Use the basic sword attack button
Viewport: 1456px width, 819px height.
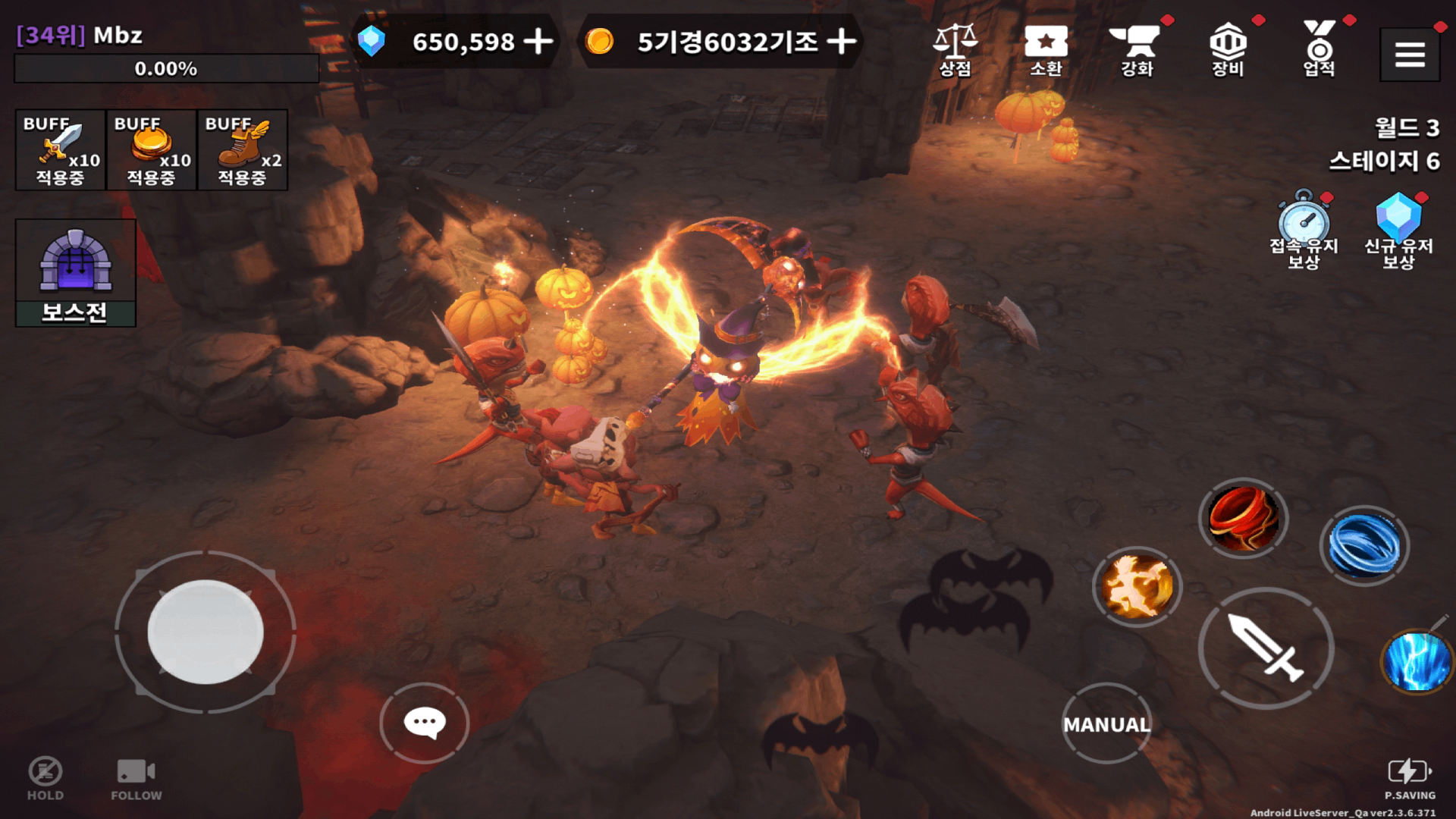tap(1266, 648)
